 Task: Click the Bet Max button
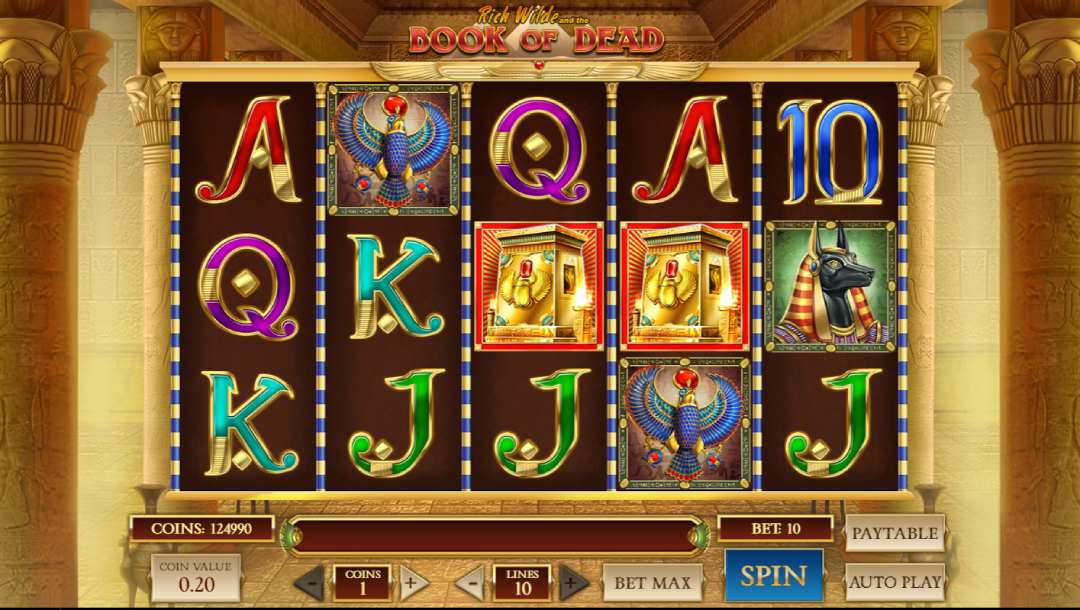point(652,581)
